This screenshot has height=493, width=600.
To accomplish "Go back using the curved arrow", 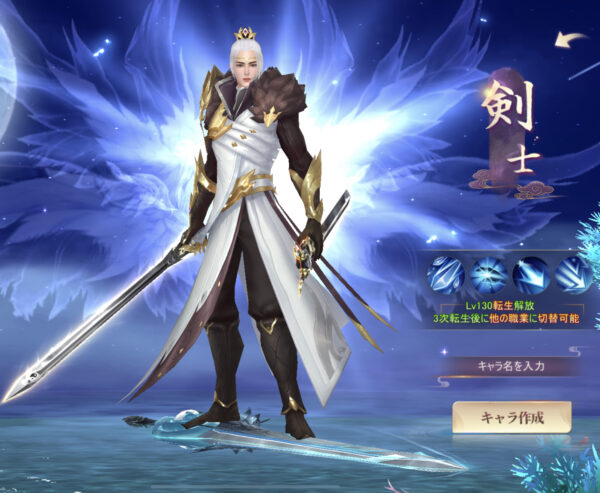I will coord(572,40).
